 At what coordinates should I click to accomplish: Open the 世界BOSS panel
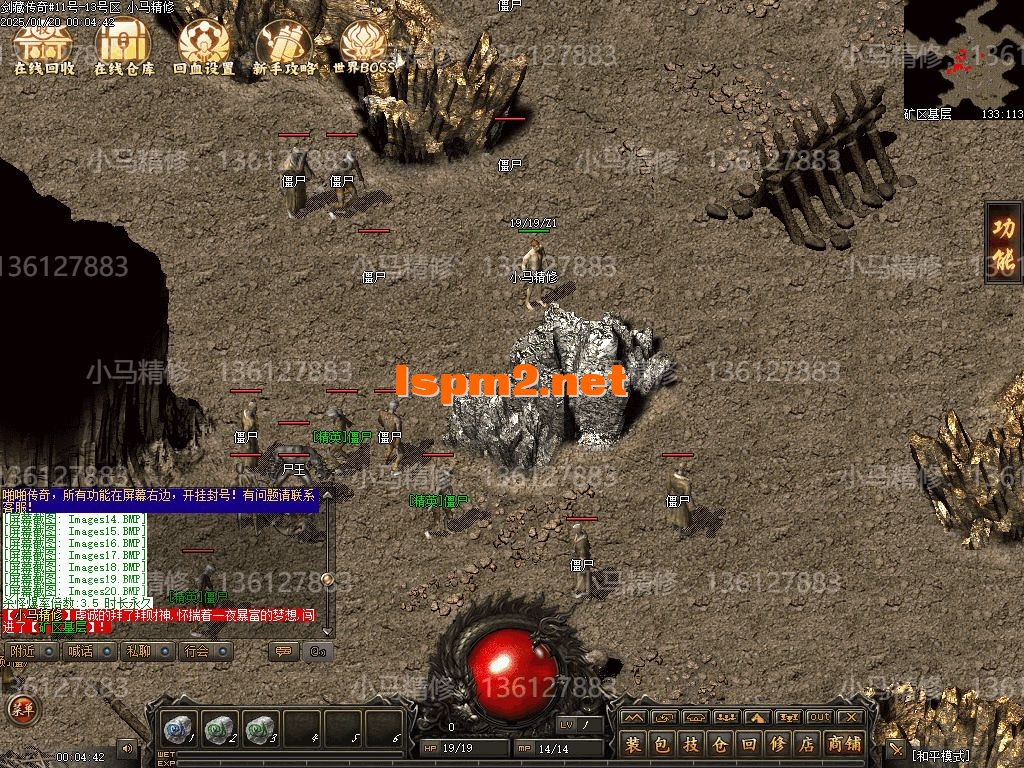click(x=364, y=46)
